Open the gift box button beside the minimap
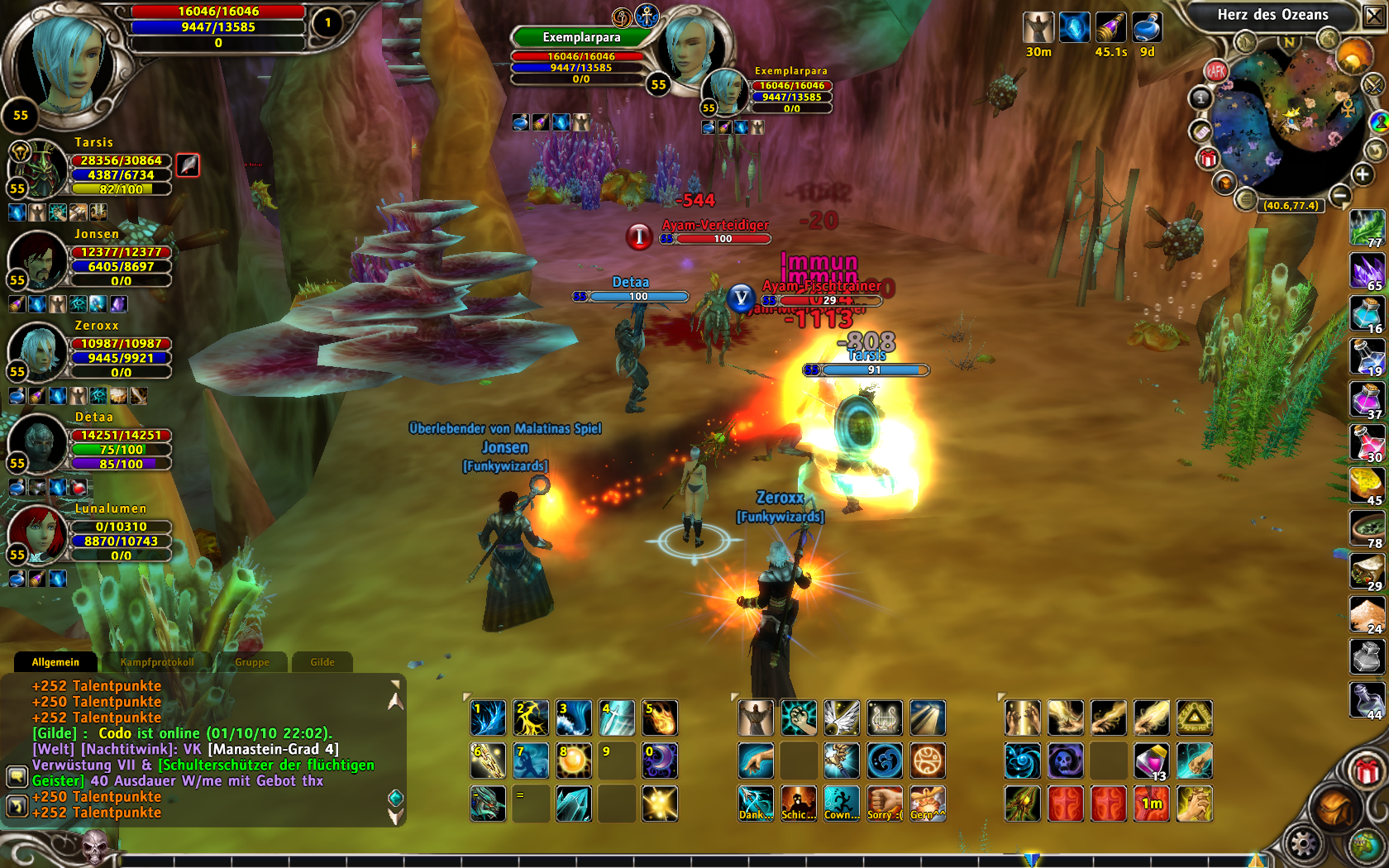 1208,158
